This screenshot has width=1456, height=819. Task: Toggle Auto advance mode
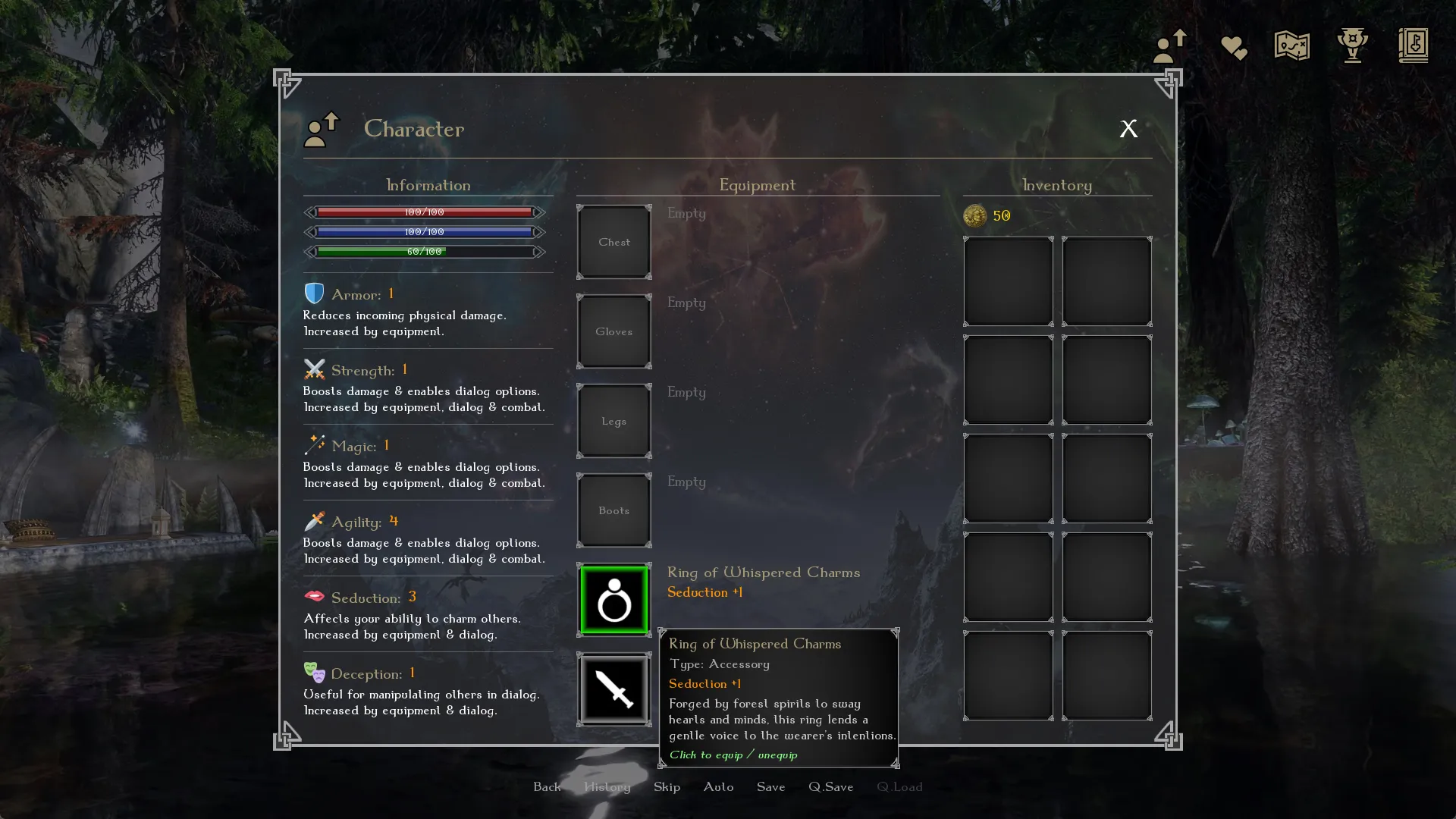pyautogui.click(x=718, y=787)
